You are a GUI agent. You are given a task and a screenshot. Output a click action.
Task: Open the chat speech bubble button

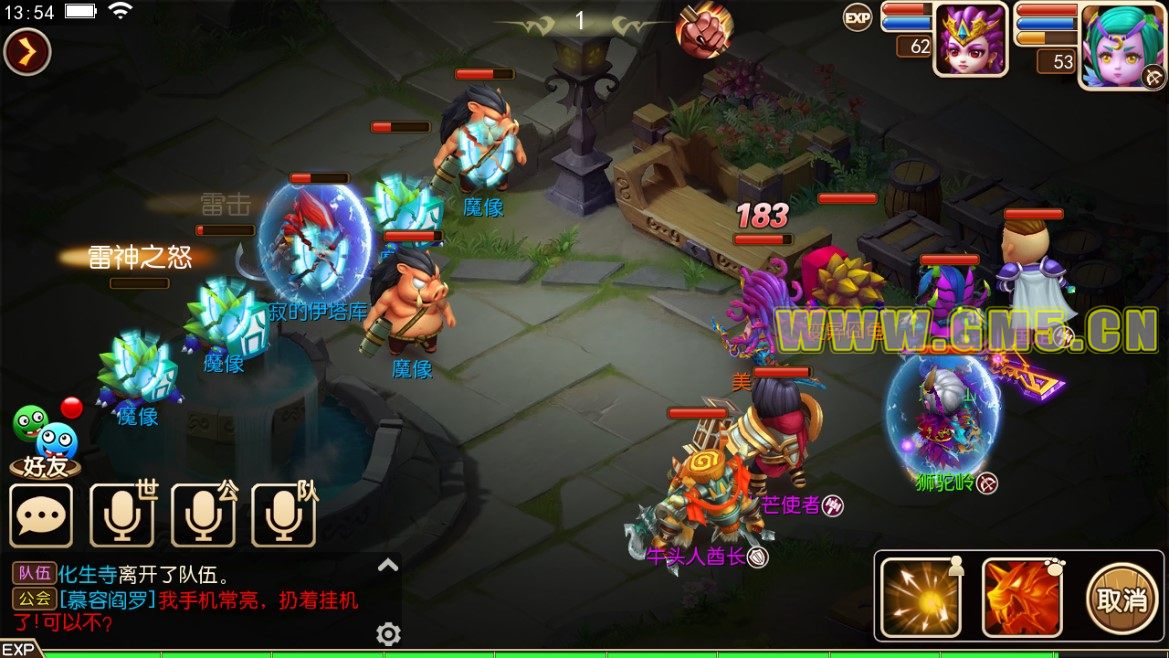(x=42, y=516)
